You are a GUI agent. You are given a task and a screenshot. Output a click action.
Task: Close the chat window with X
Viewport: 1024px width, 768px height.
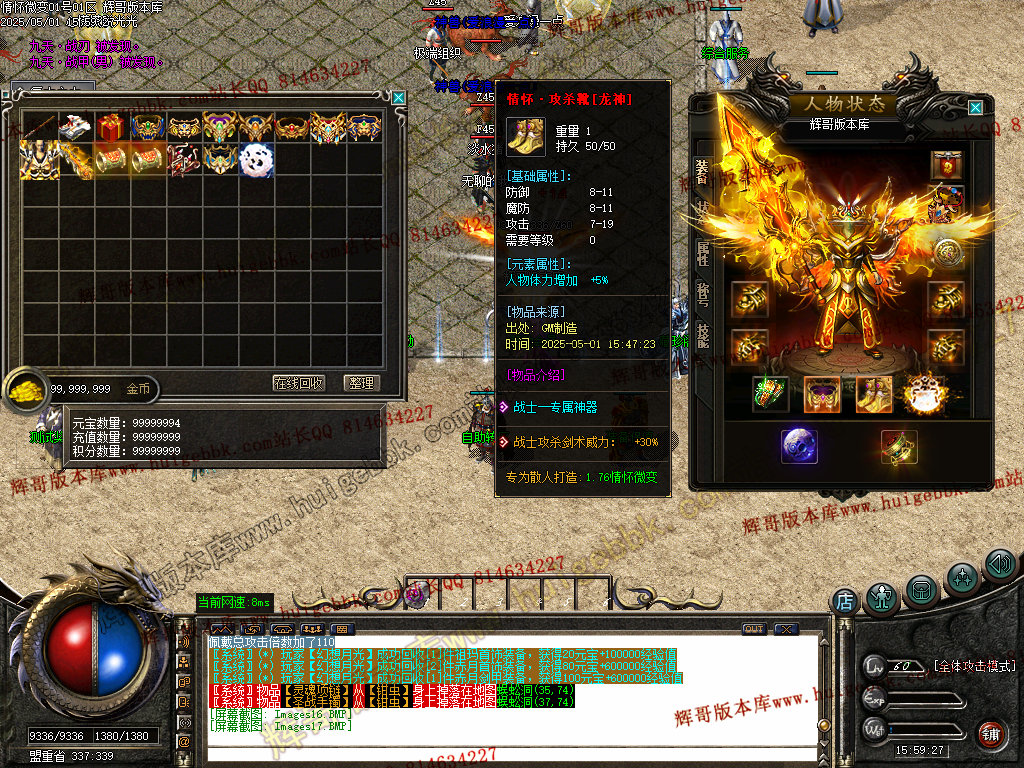pyautogui.click(x=787, y=629)
